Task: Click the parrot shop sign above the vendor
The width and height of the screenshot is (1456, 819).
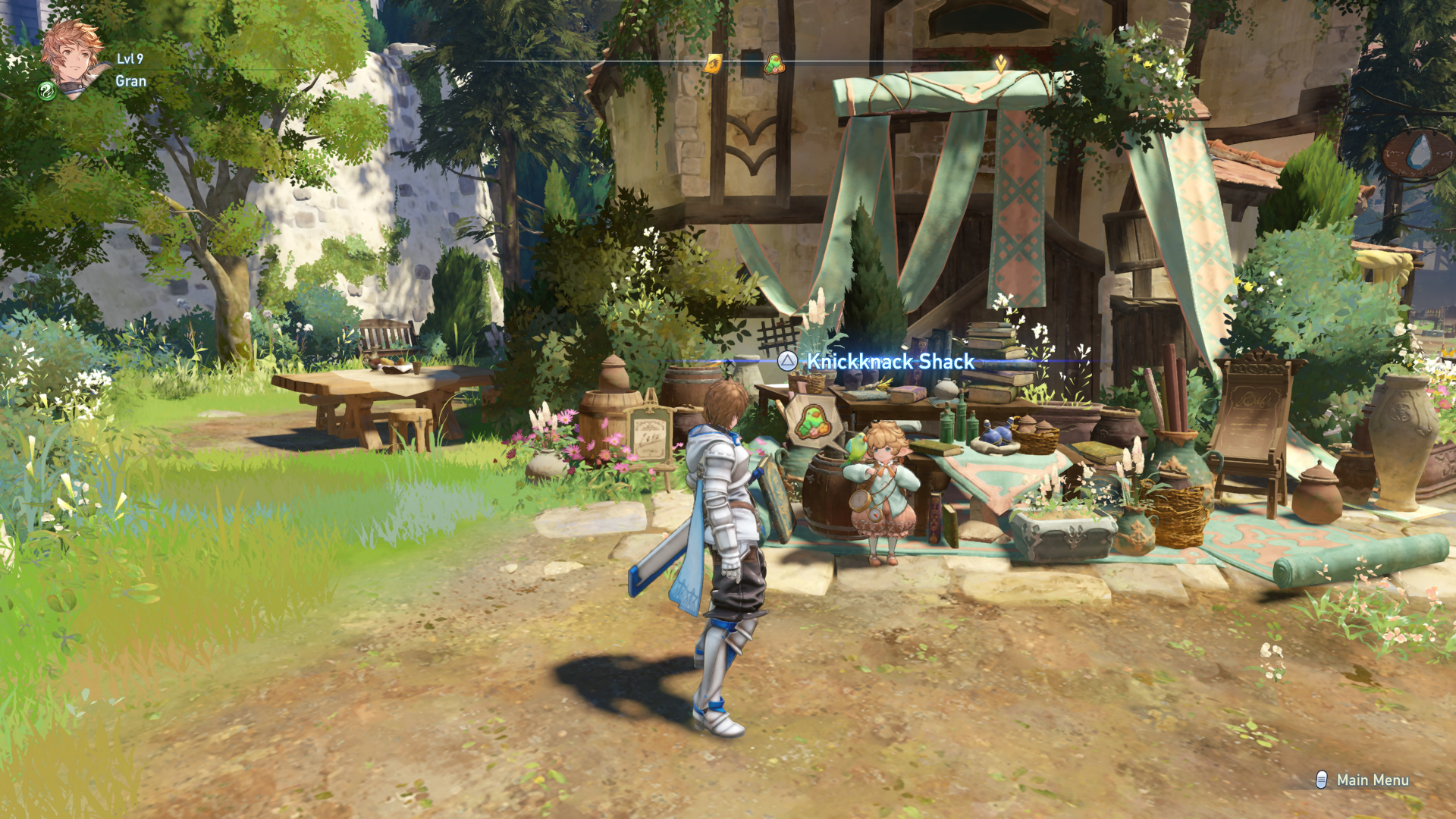Action: click(x=811, y=421)
